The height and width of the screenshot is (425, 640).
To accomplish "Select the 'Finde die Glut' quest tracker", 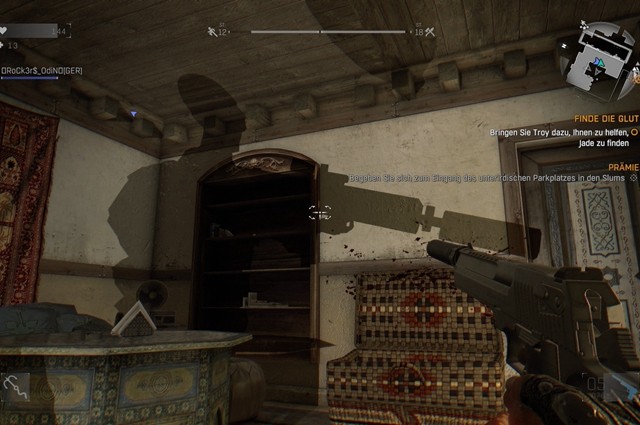I will [x=599, y=119].
